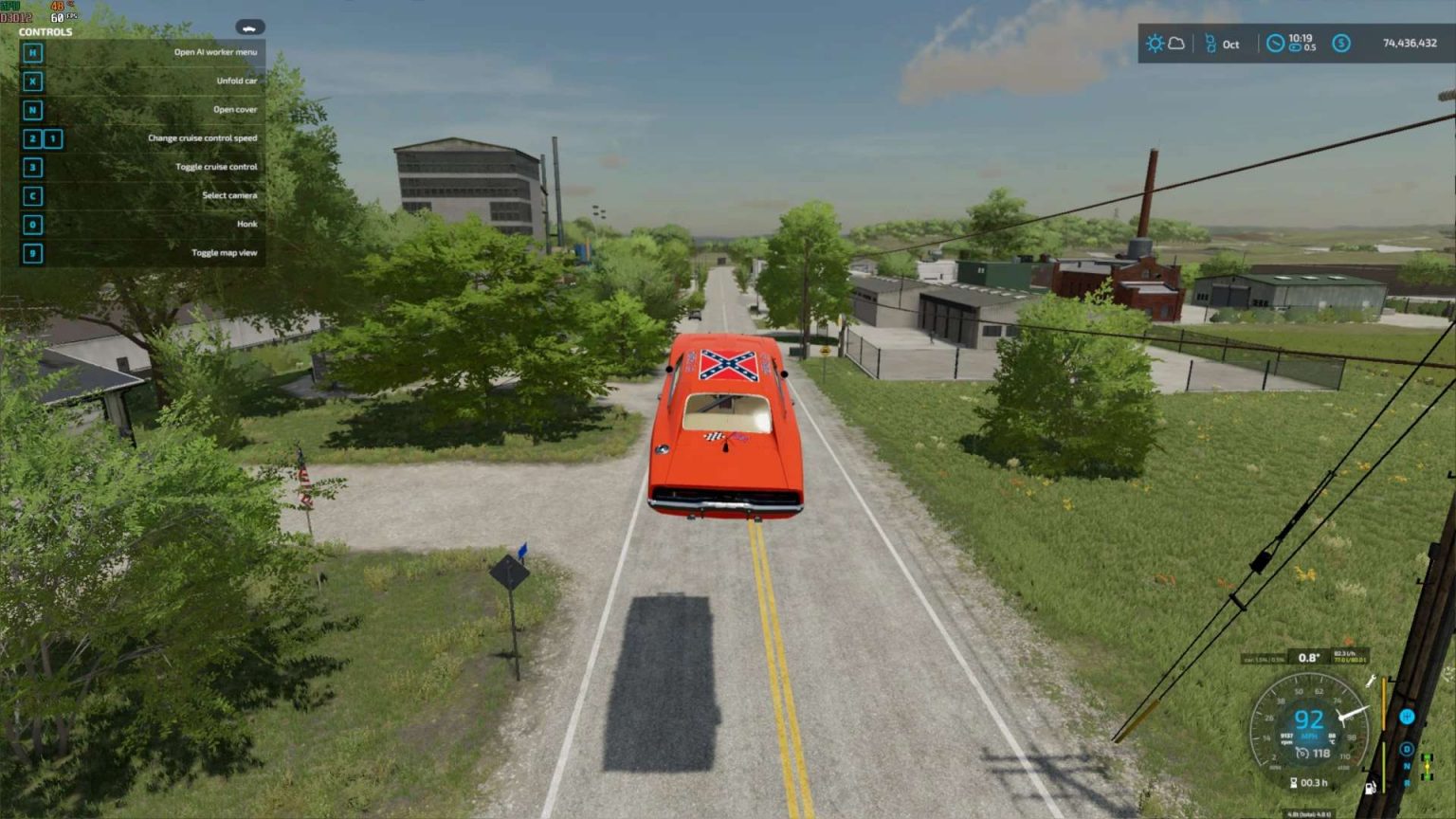This screenshot has height=819, width=1456.
Task: Open finances via the coin icon
Action: coord(1341,43)
